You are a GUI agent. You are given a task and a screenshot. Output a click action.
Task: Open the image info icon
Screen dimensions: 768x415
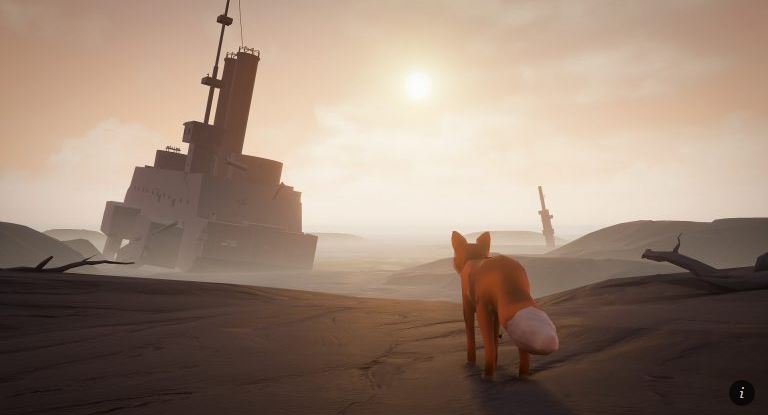tap(741, 392)
